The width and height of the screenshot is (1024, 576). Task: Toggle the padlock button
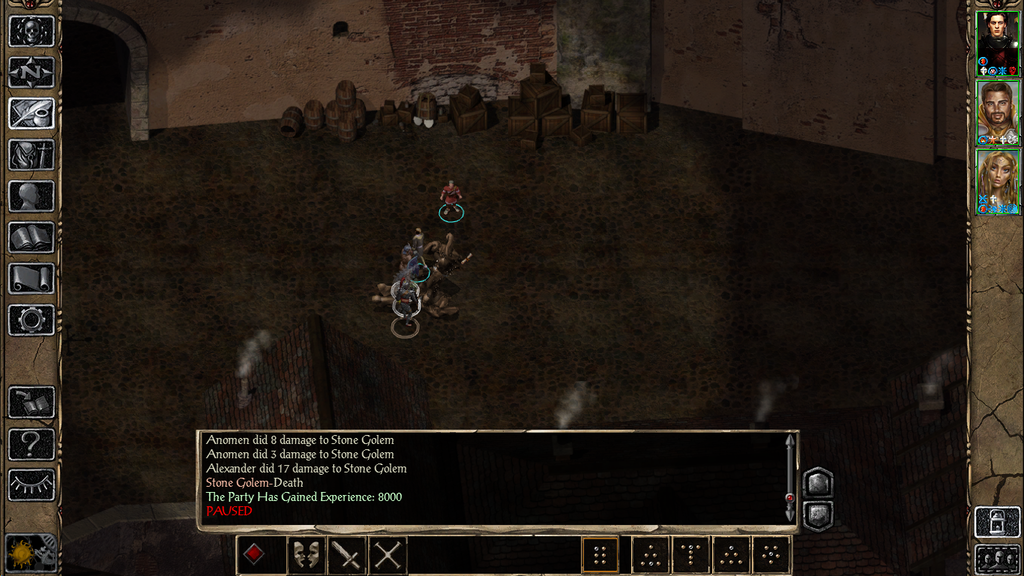point(997,522)
